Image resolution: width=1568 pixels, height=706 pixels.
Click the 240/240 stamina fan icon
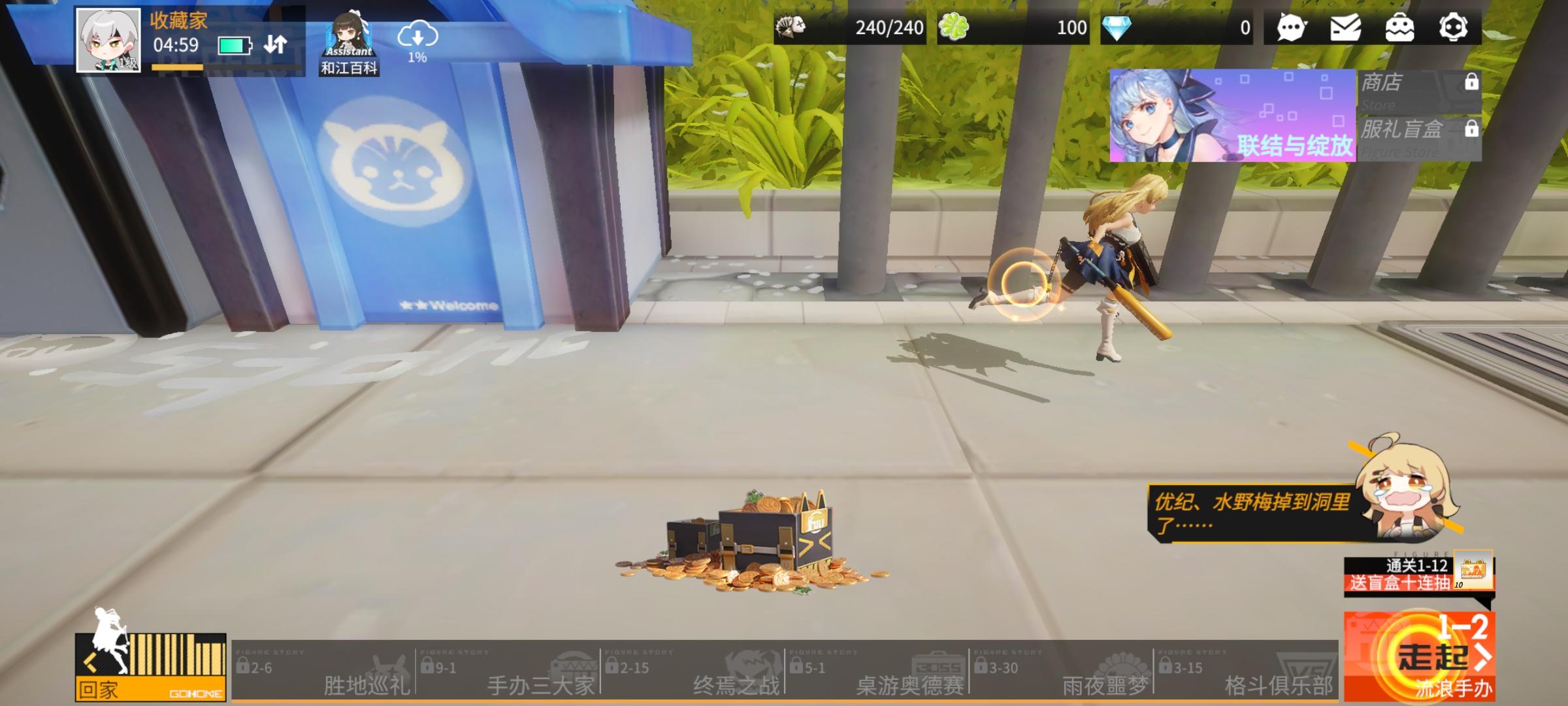(x=790, y=26)
